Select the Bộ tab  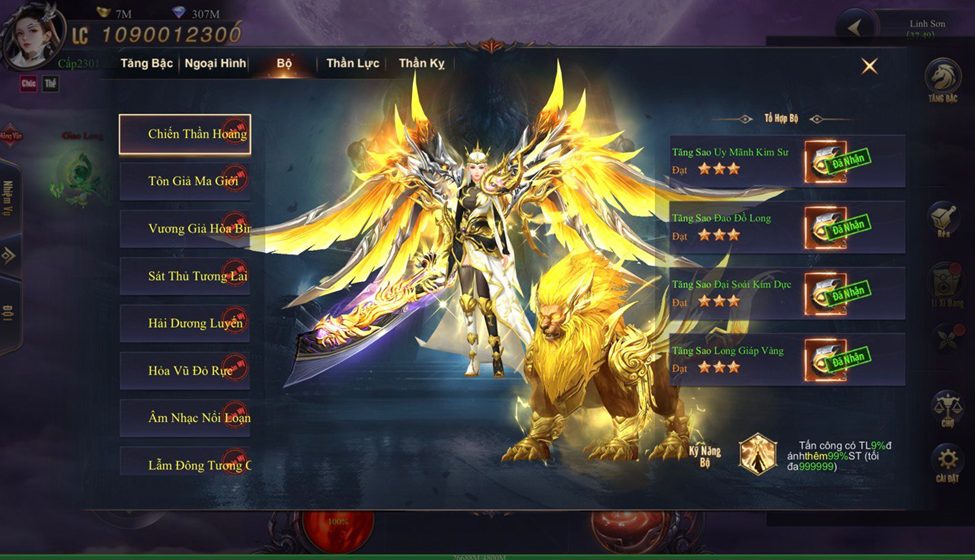(x=285, y=63)
